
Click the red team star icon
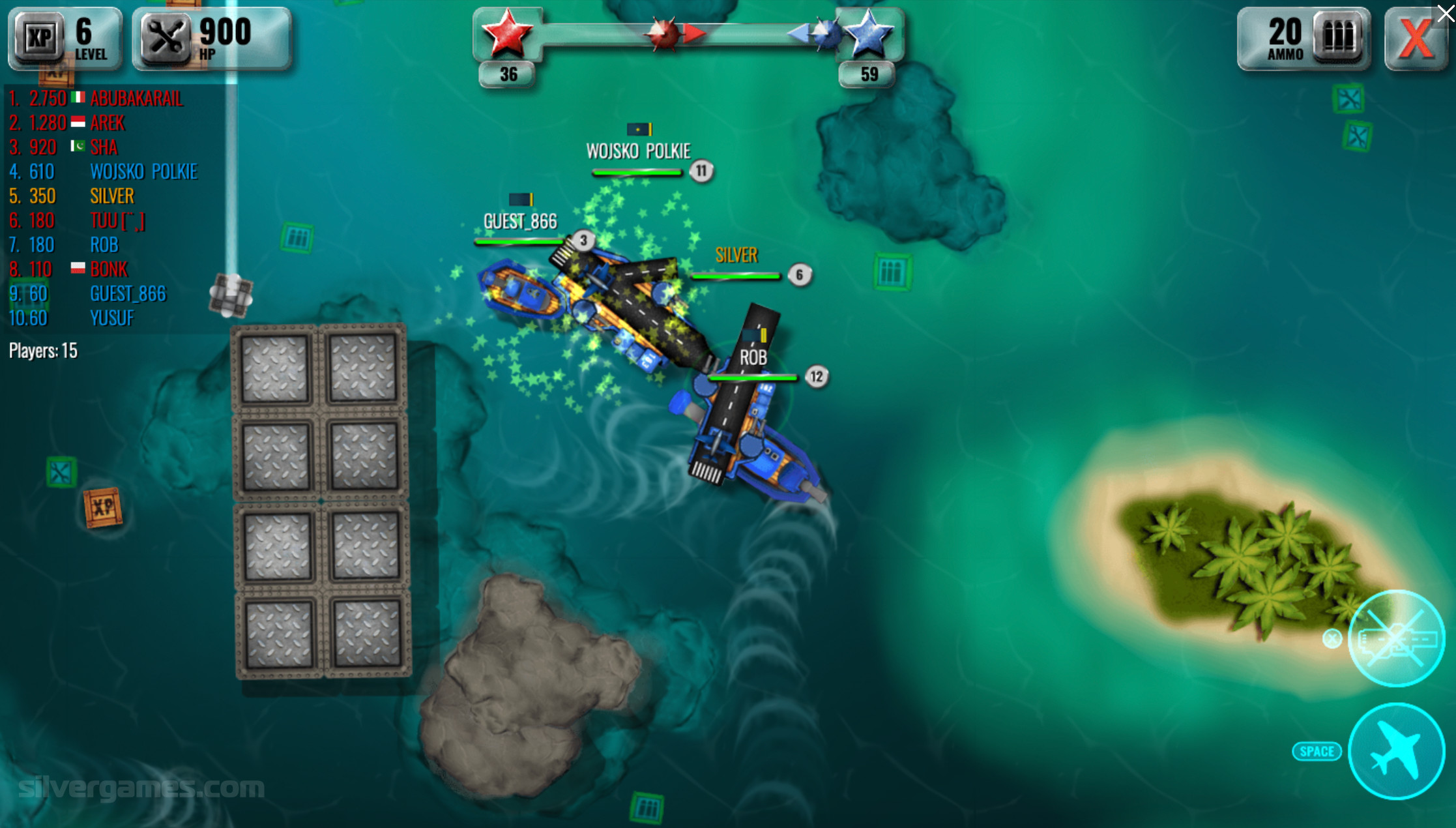pos(506,33)
